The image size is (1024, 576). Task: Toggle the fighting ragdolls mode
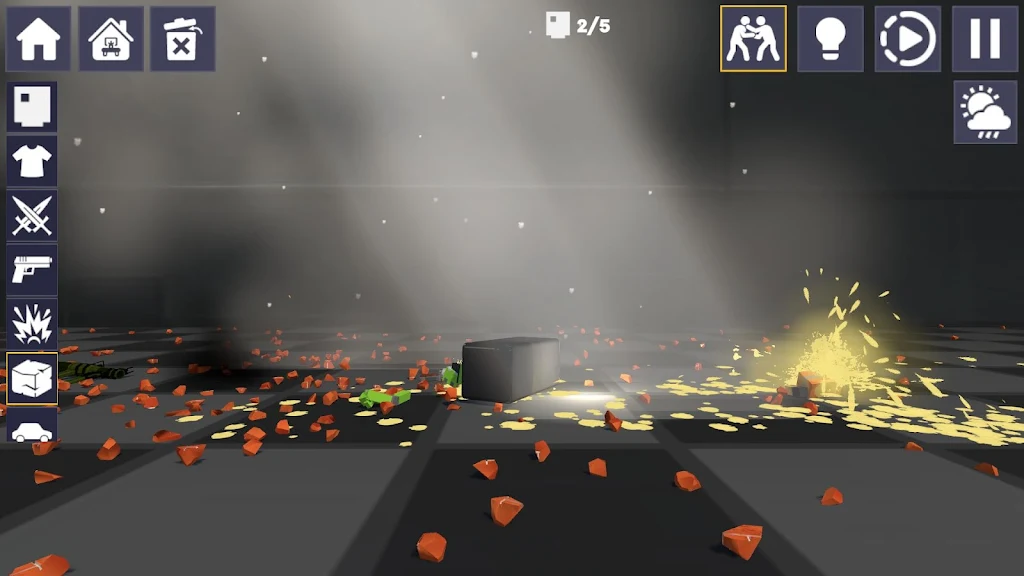click(x=753, y=39)
